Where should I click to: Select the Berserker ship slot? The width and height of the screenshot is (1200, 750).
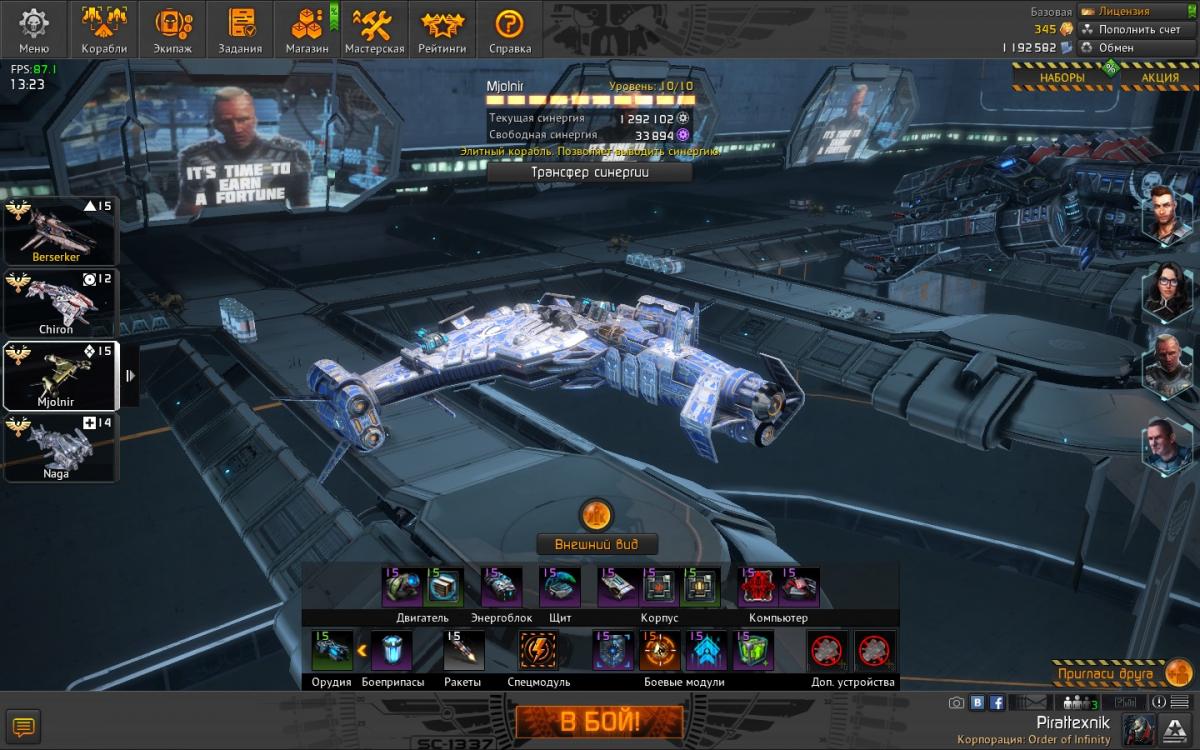[x=60, y=230]
